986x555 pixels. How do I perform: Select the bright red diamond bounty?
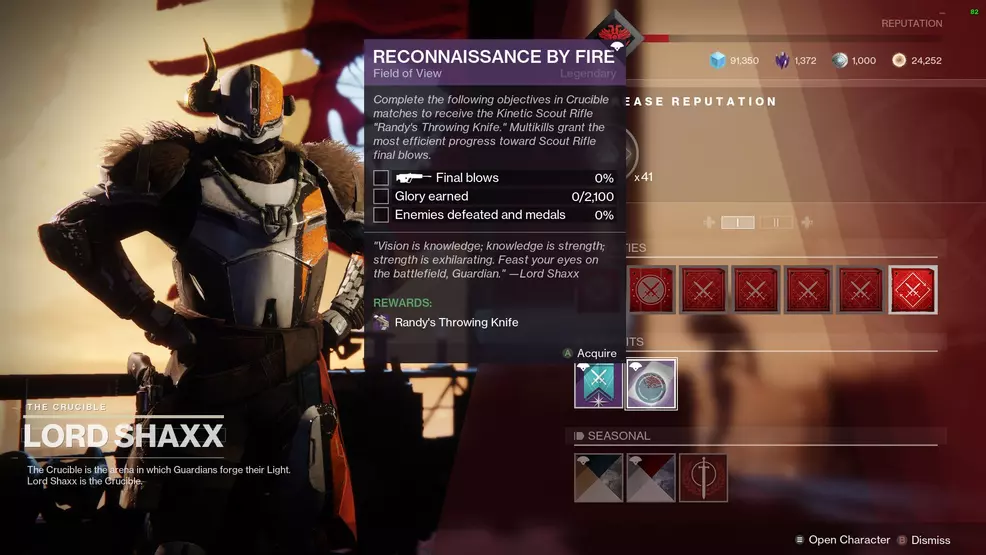(913, 290)
